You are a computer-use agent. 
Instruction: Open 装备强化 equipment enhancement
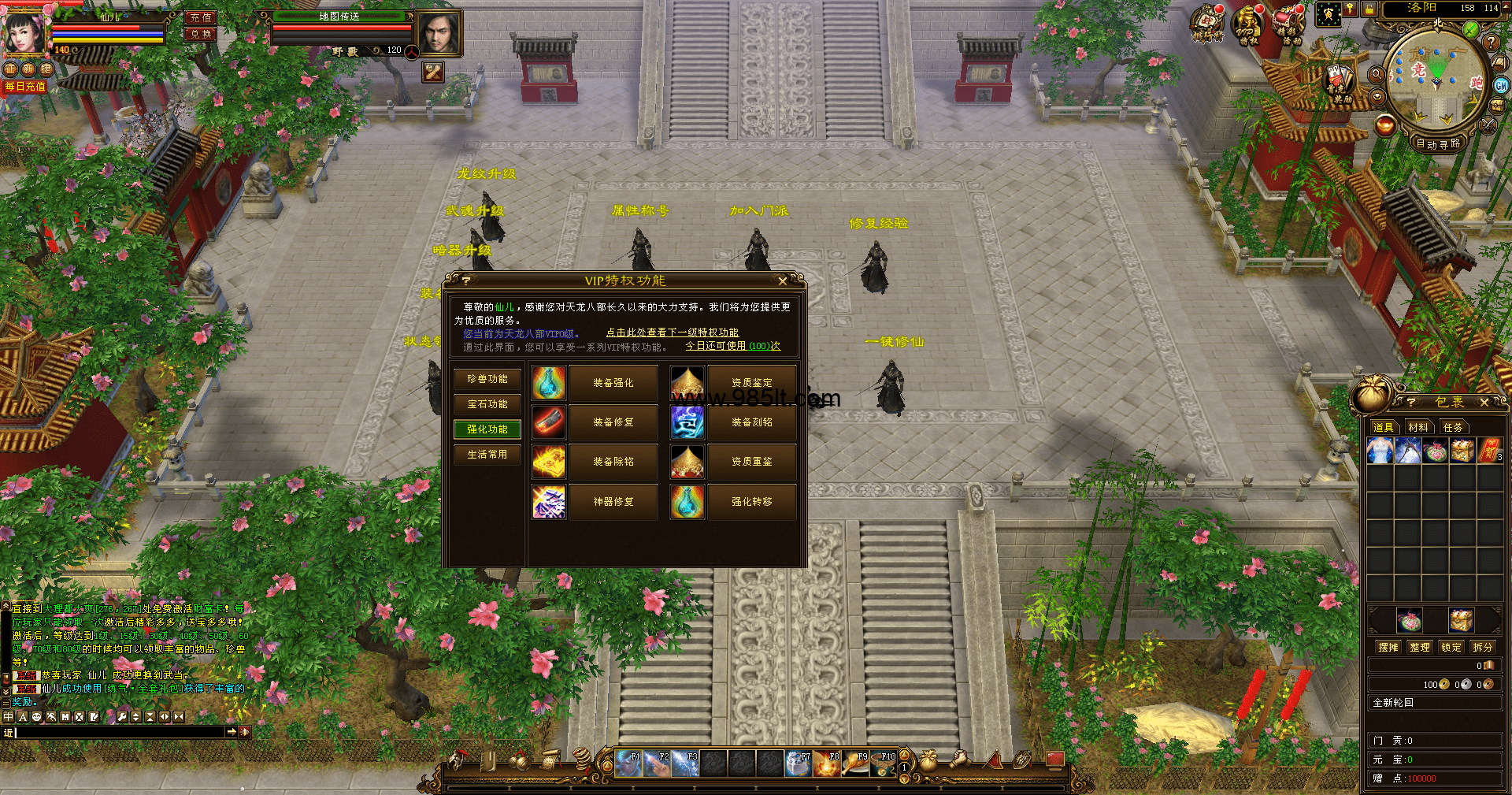[x=613, y=383]
